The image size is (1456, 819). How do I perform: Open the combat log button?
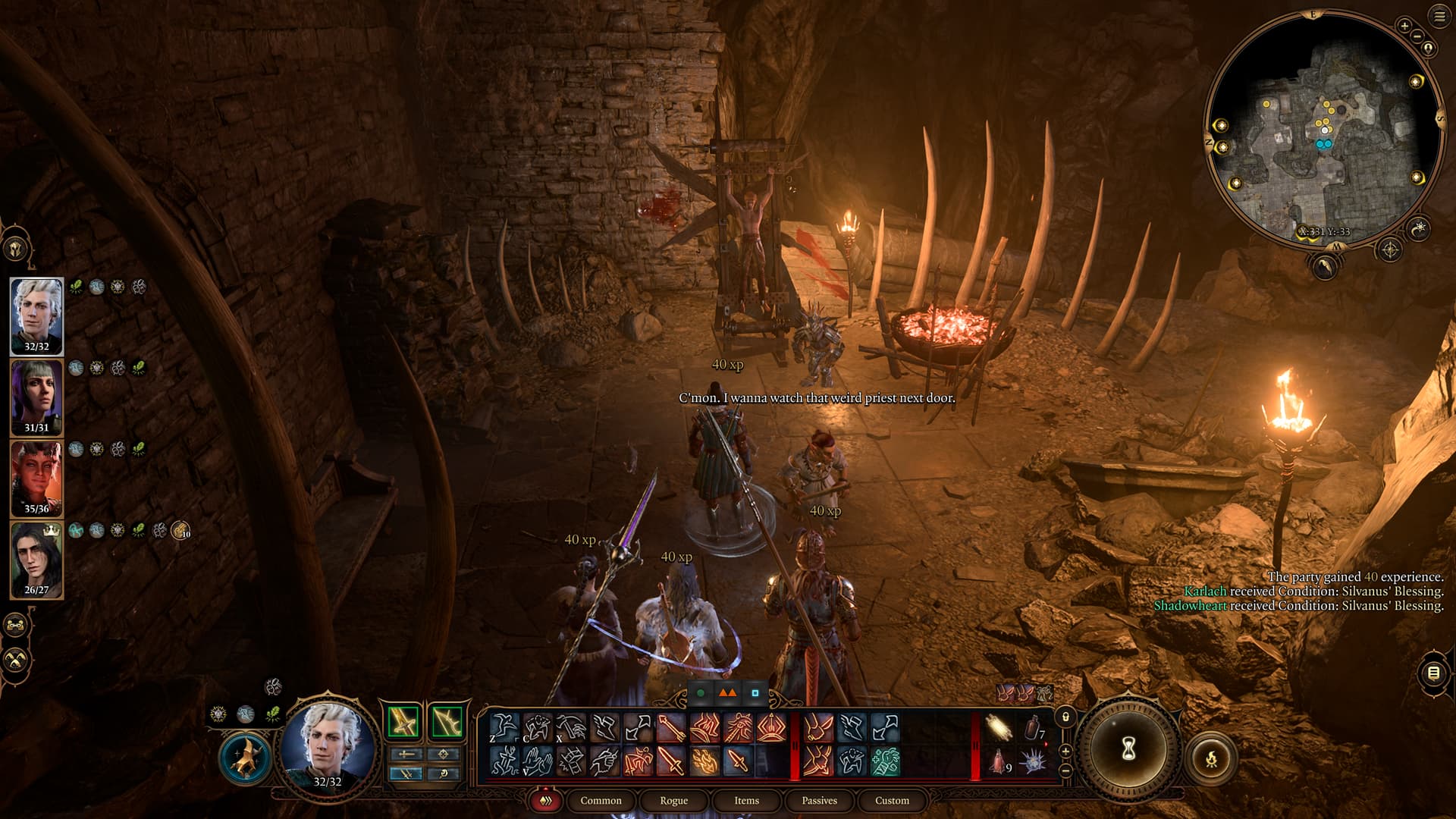[1433, 673]
